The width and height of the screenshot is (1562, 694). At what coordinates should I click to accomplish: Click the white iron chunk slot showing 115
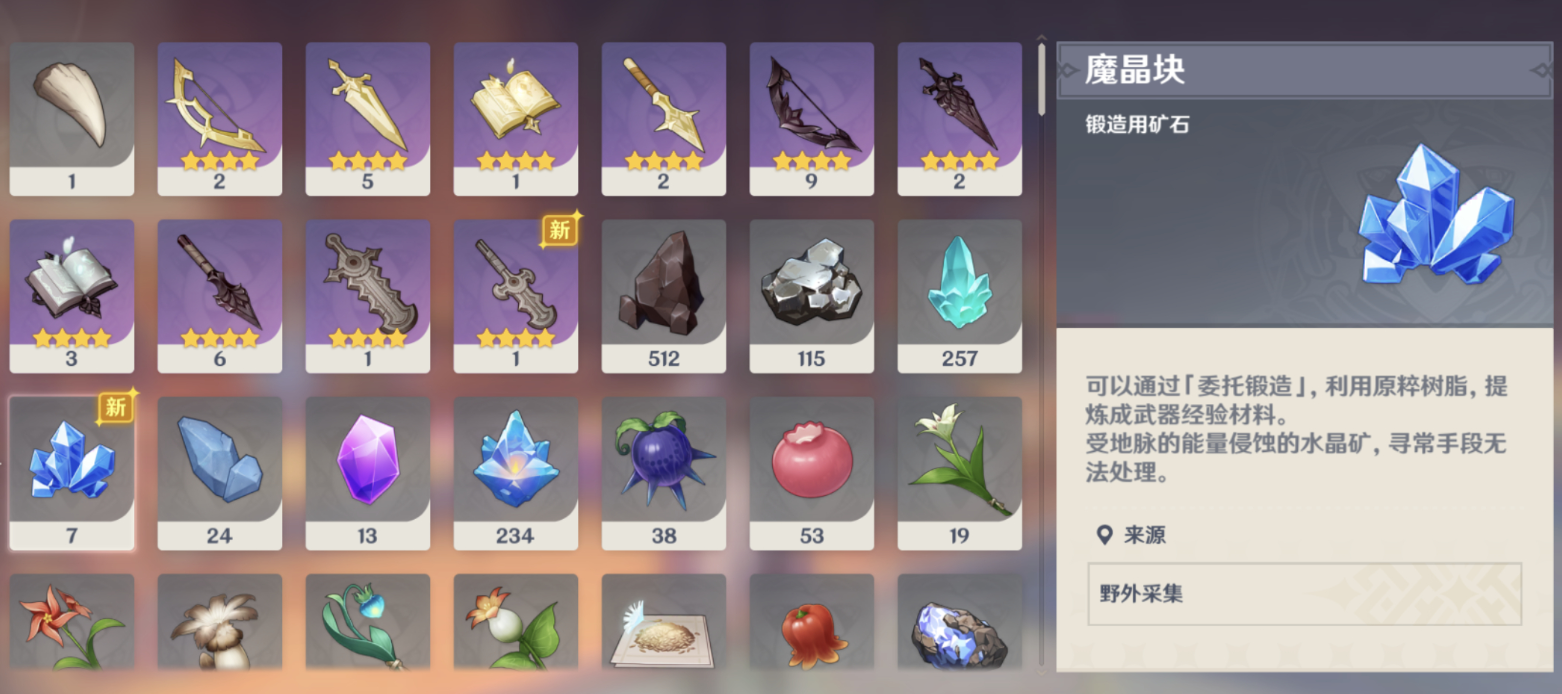click(x=811, y=295)
